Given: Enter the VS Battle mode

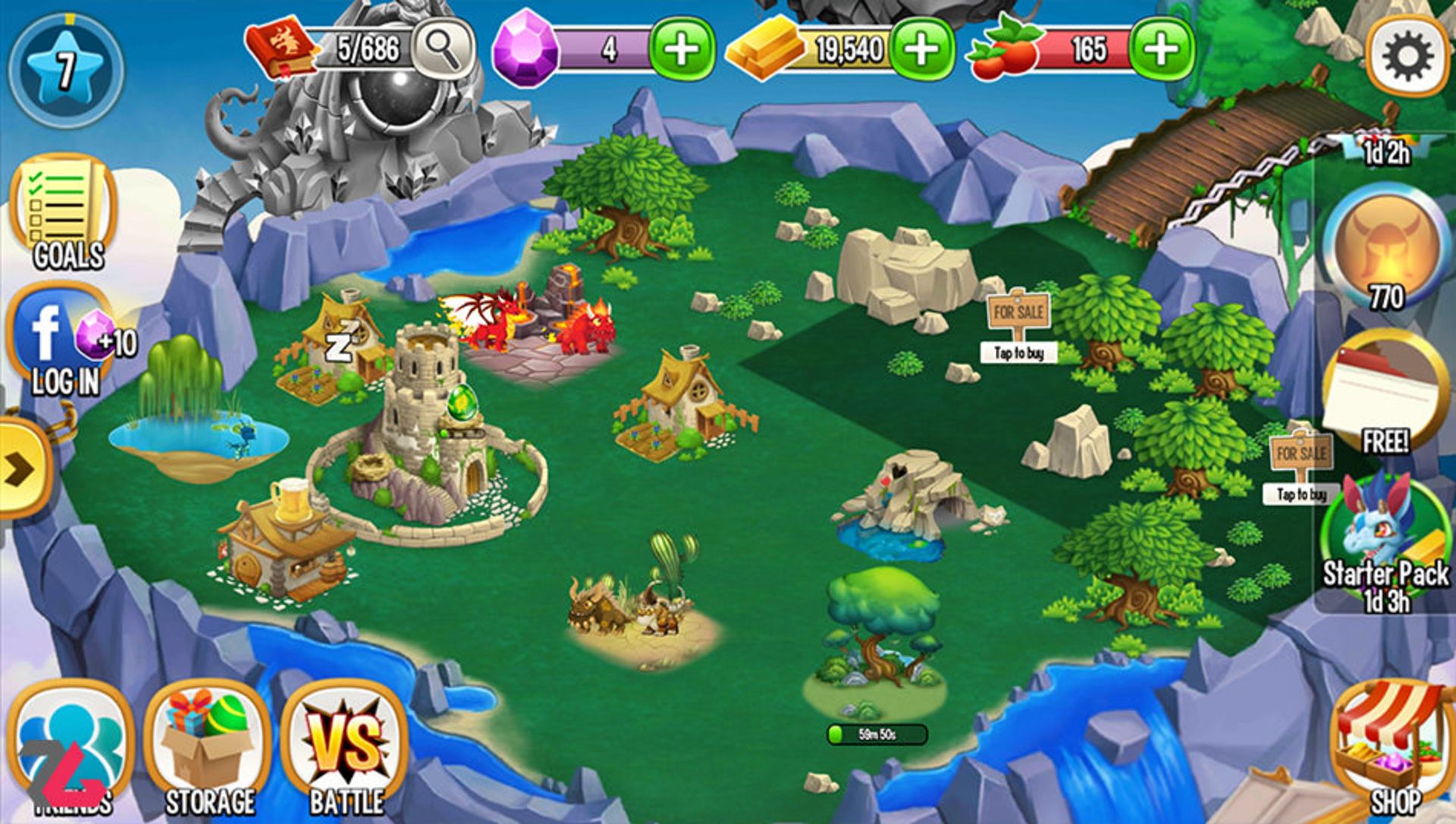Looking at the screenshot, I should click(346, 750).
